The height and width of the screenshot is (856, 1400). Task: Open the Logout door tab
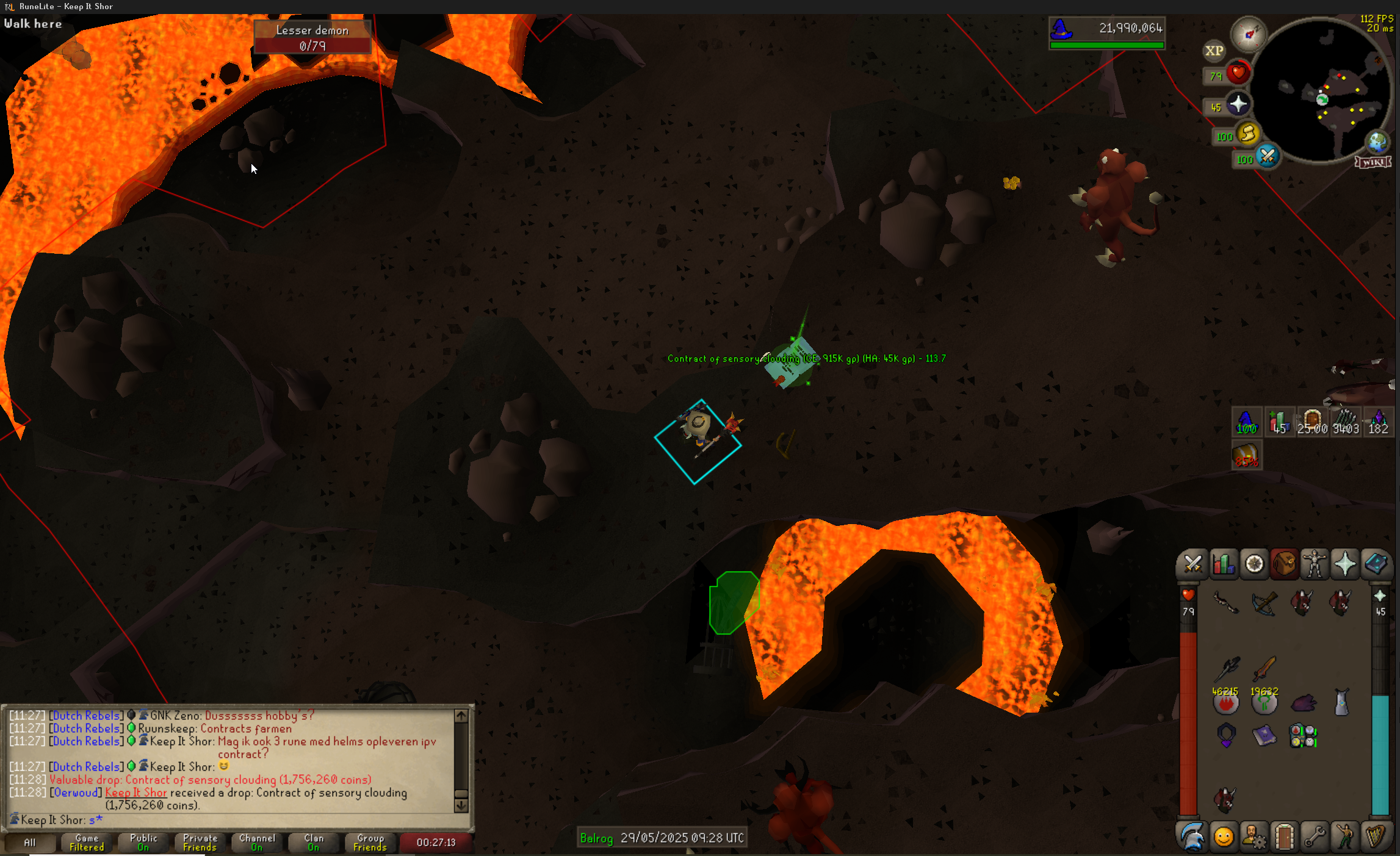point(1284,836)
